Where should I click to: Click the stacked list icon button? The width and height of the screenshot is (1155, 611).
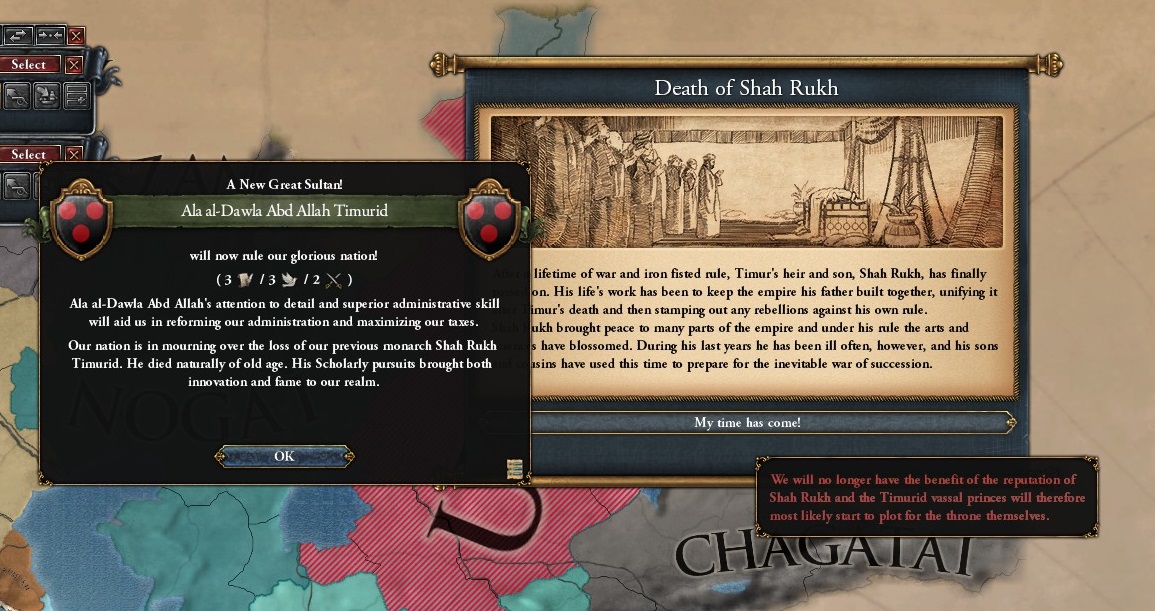coord(76,96)
